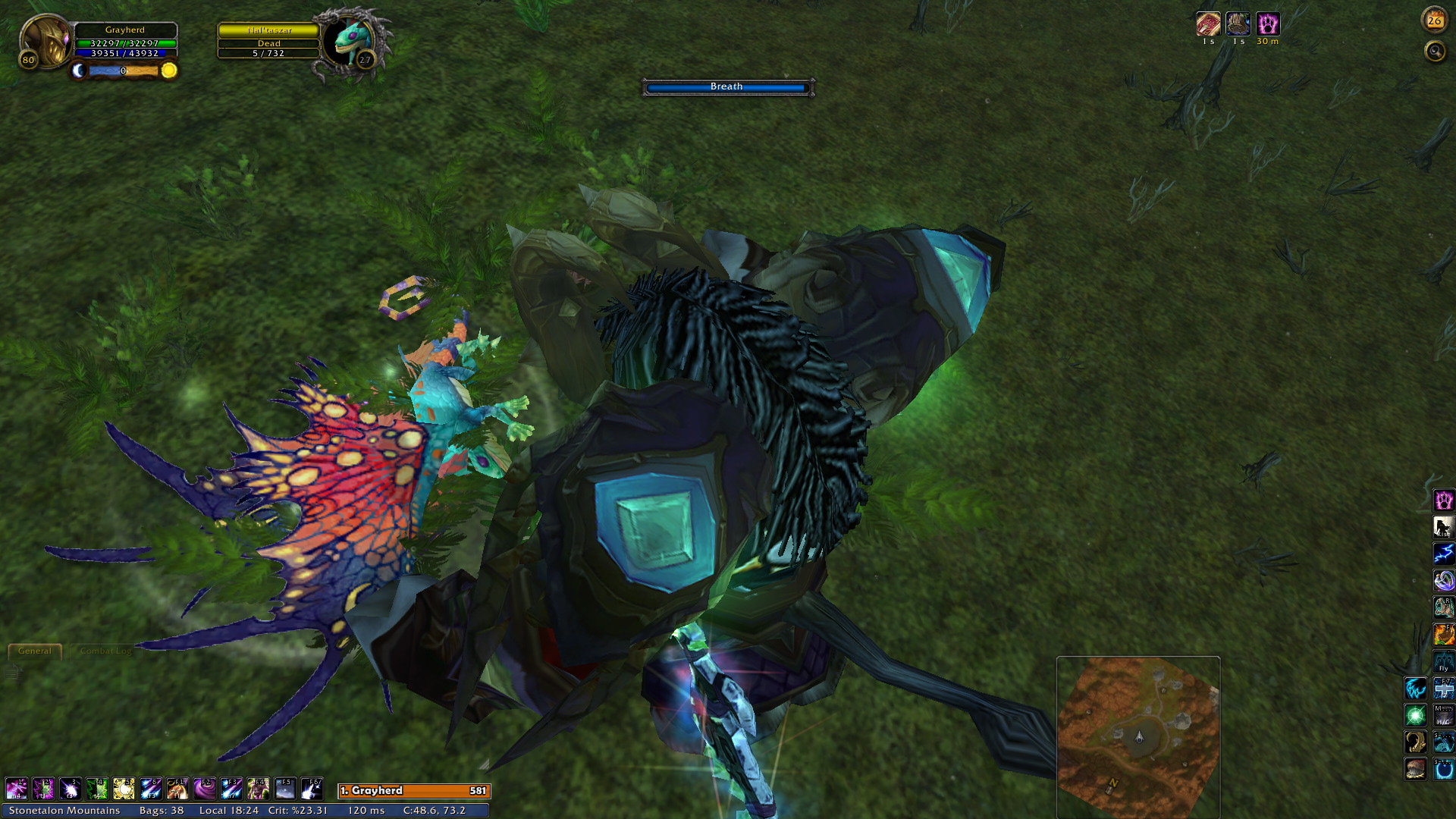Click the Rise ability icon
Viewport: 1456px width, 819px height.
click(x=1443, y=527)
